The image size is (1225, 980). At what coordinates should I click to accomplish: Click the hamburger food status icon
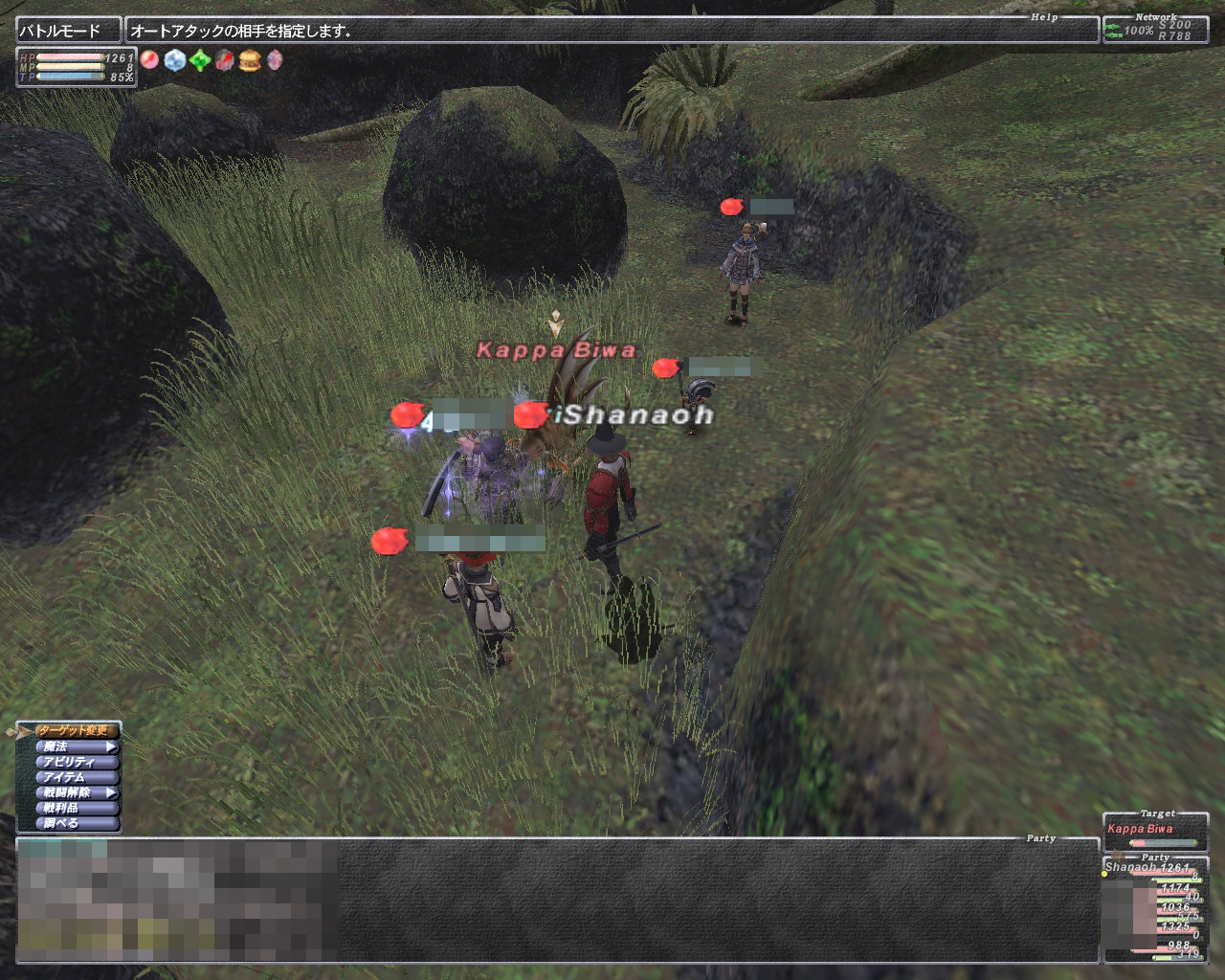[250, 60]
